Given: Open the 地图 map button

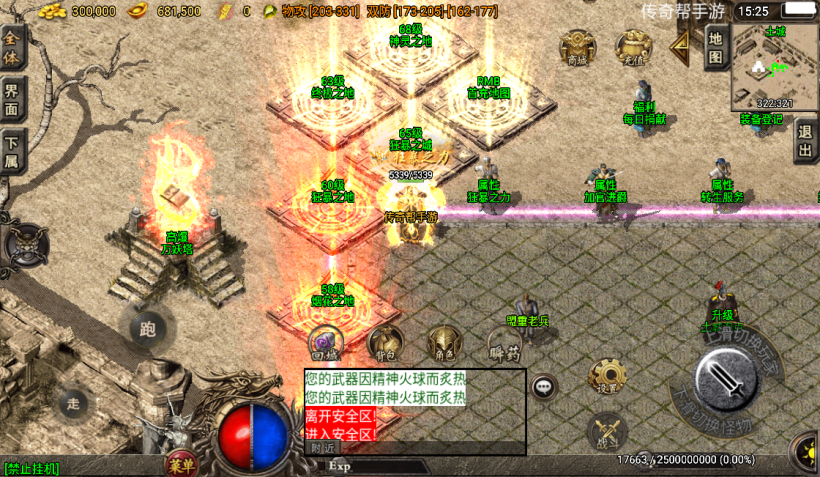Looking at the screenshot, I should (x=715, y=47).
